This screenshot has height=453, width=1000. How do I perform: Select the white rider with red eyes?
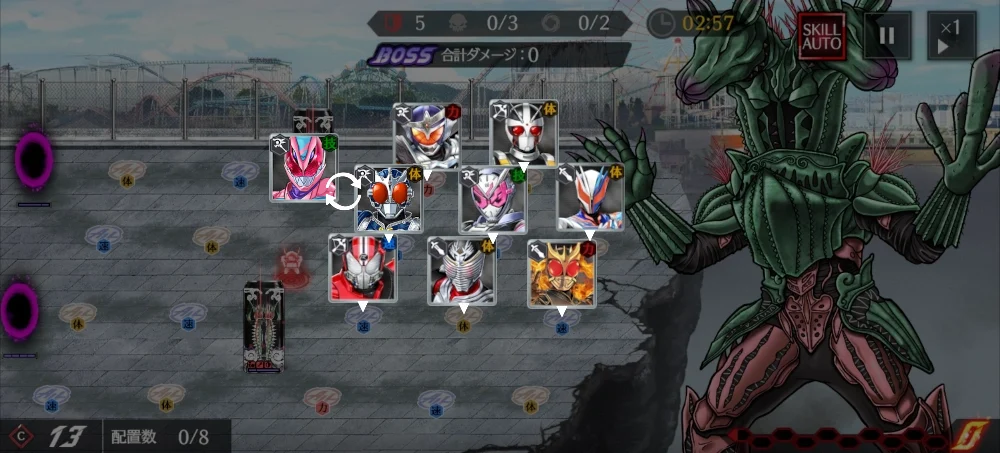point(523,133)
